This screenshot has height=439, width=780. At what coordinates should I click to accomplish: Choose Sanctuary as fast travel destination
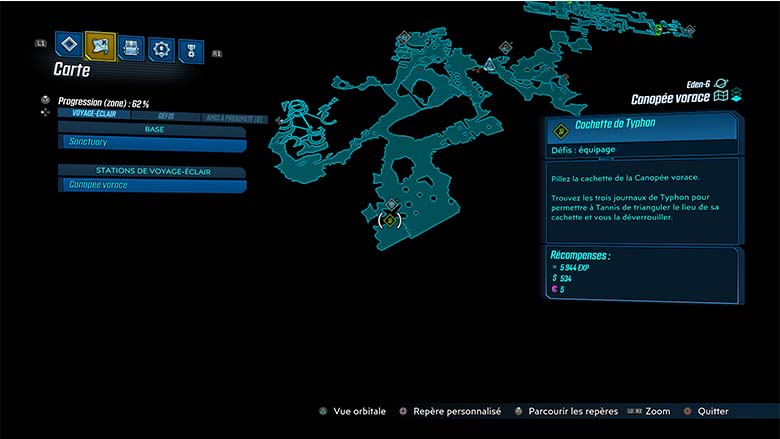tap(152, 143)
